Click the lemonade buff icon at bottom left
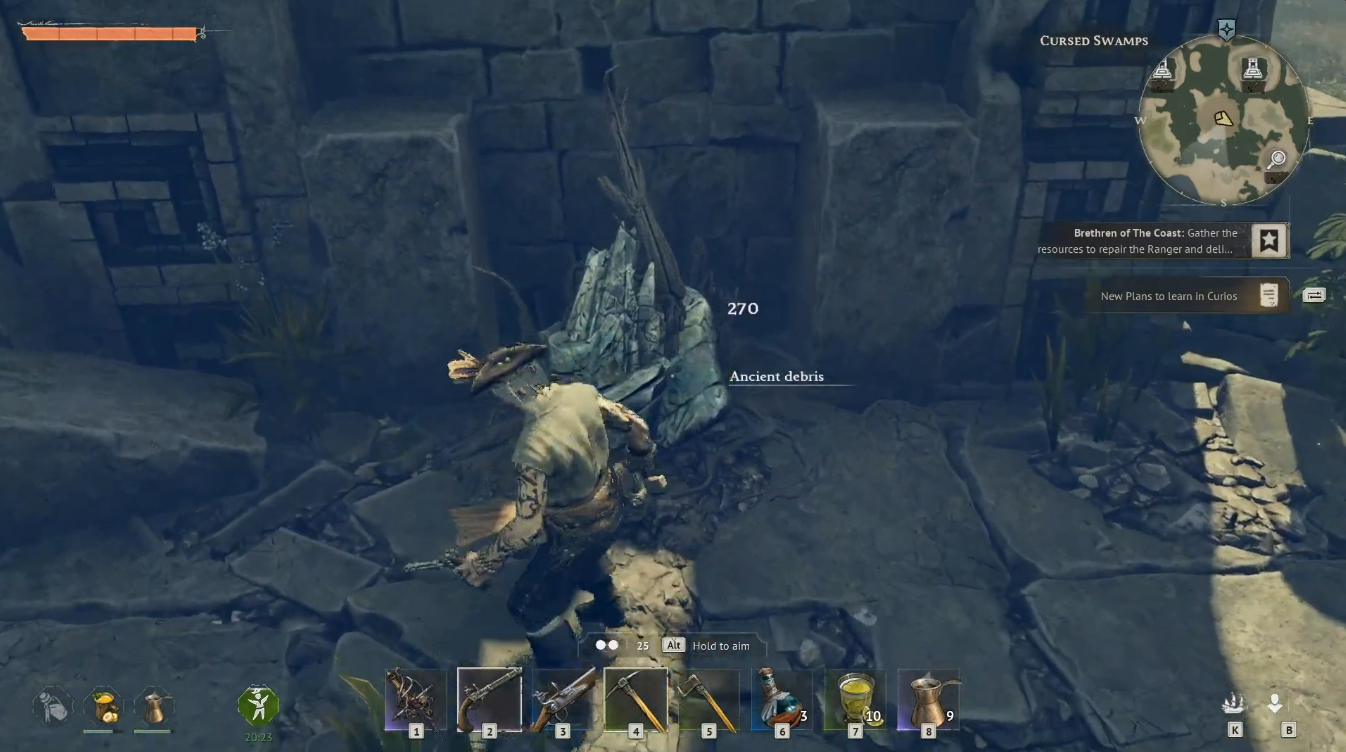This screenshot has width=1346, height=752. click(105, 706)
